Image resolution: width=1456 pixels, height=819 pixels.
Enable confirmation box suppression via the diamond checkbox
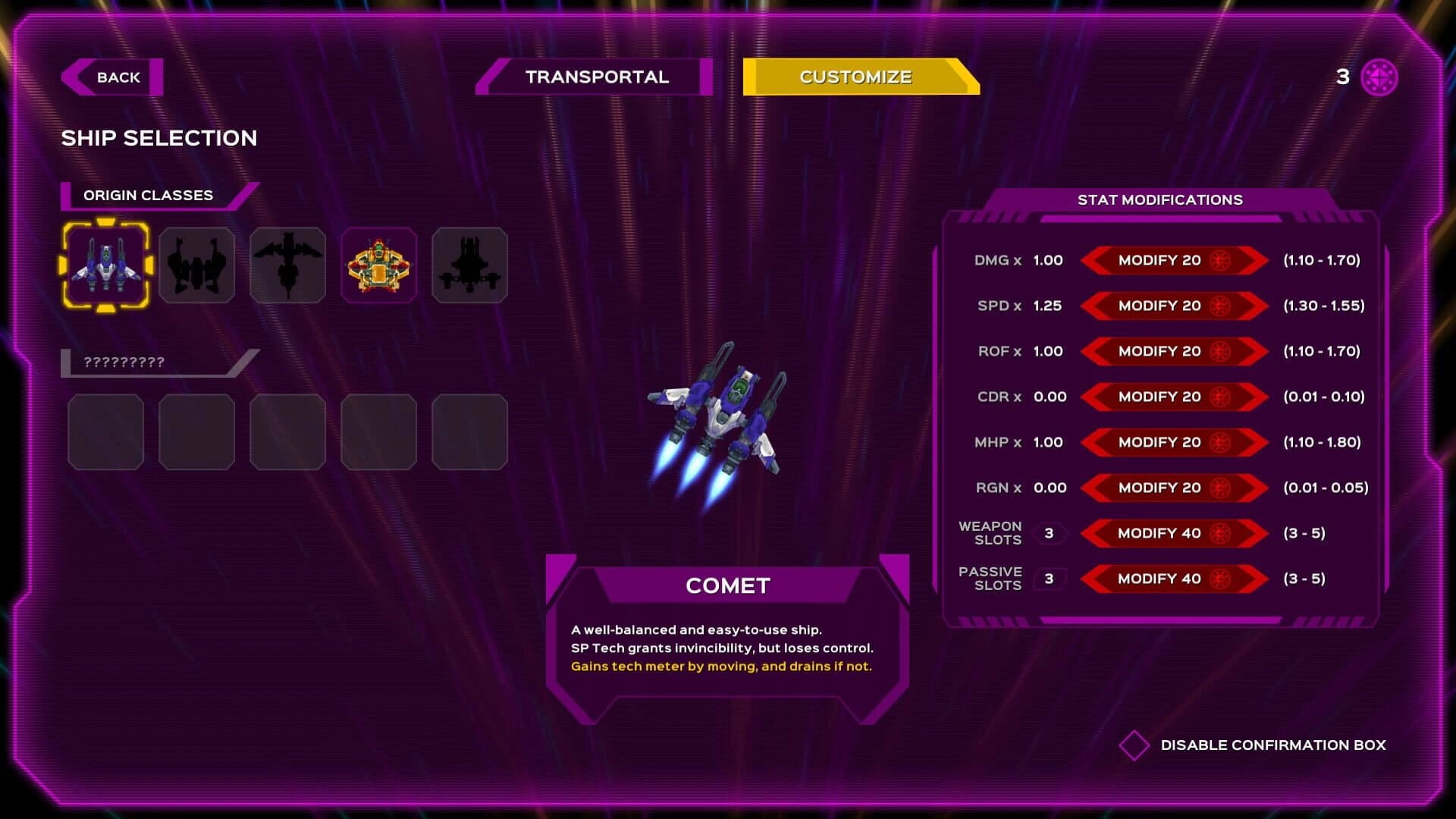(x=1134, y=745)
